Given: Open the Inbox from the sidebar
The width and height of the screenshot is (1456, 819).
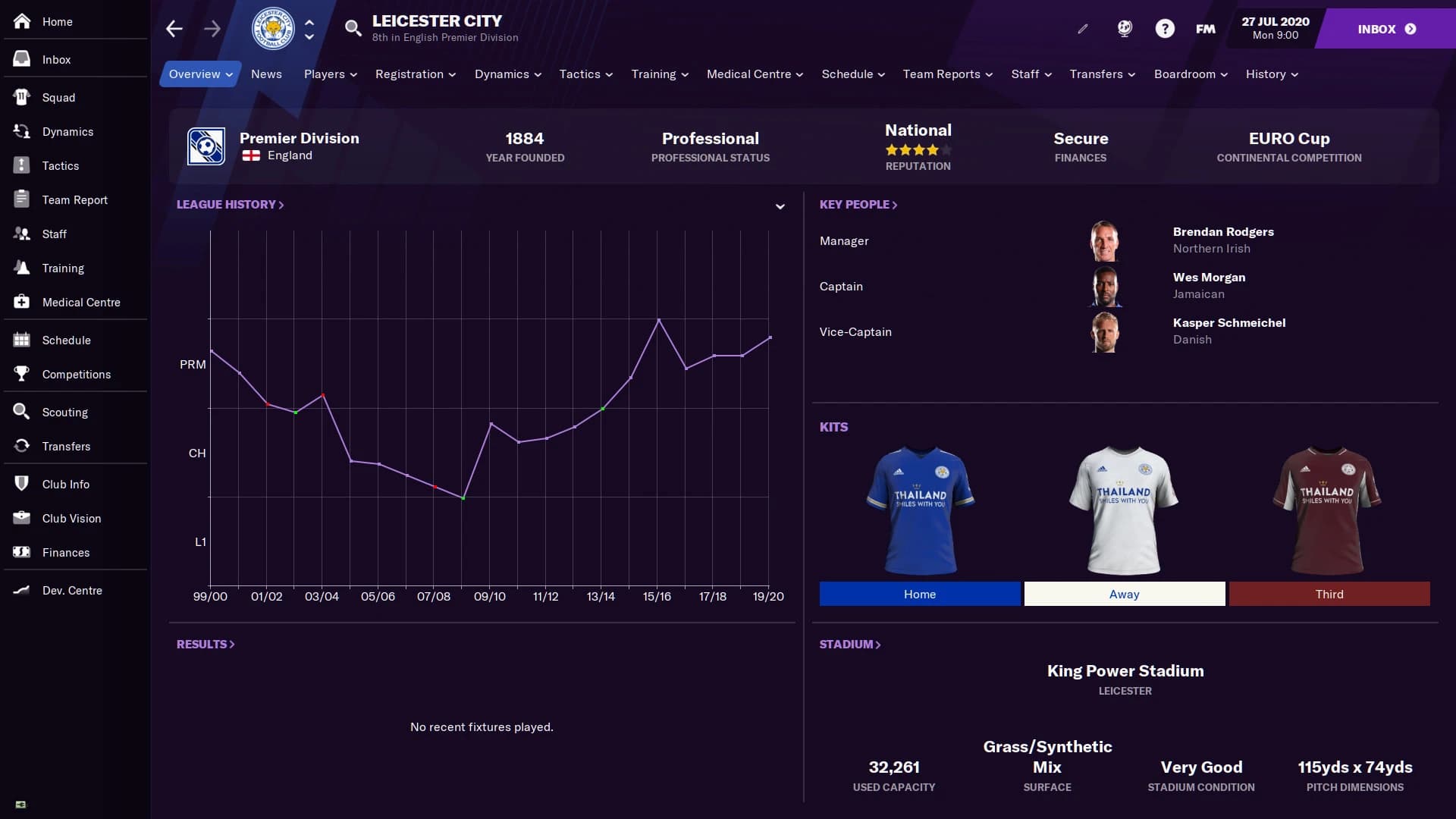Looking at the screenshot, I should [55, 59].
